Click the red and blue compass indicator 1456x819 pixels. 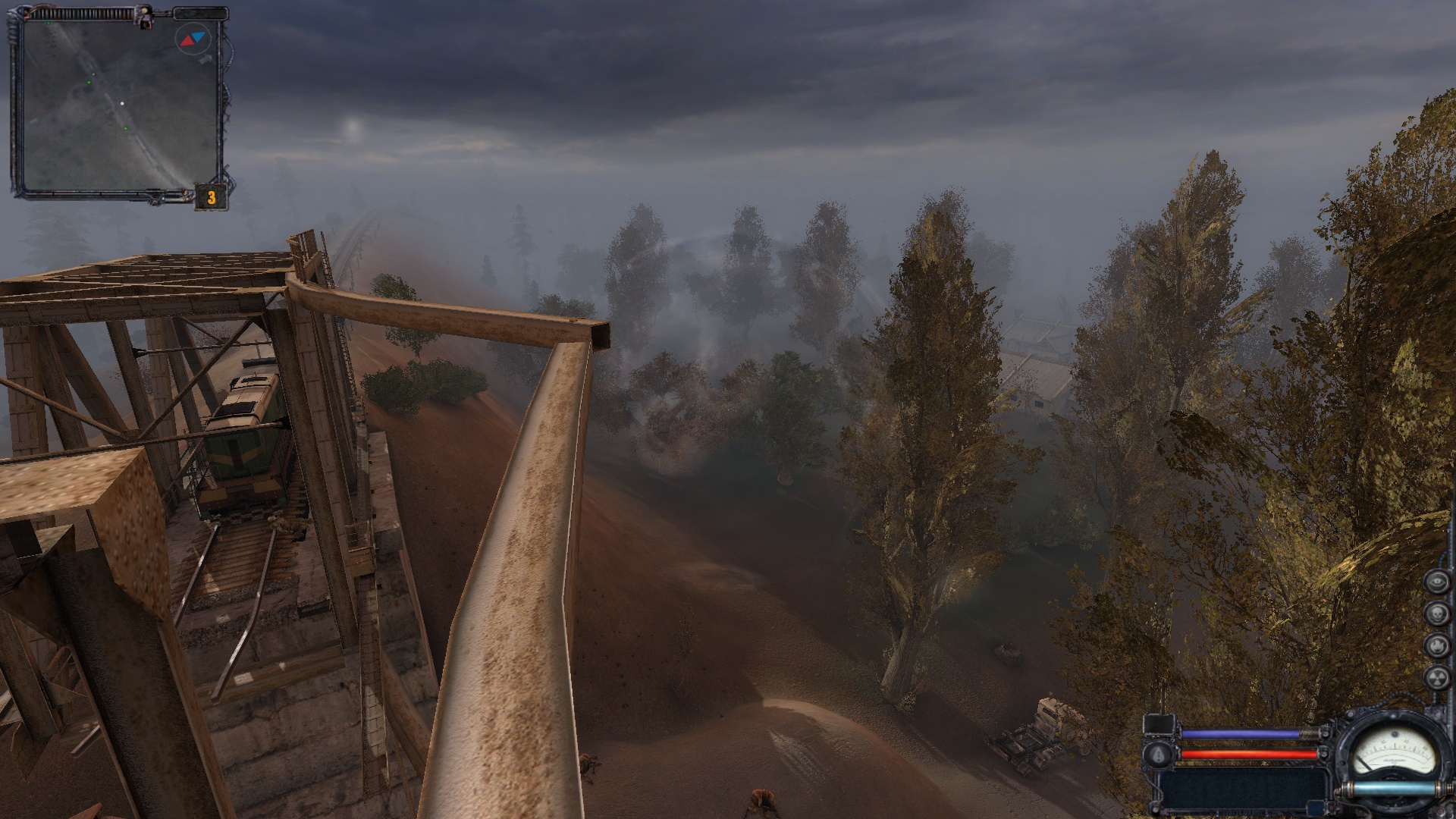click(192, 39)
